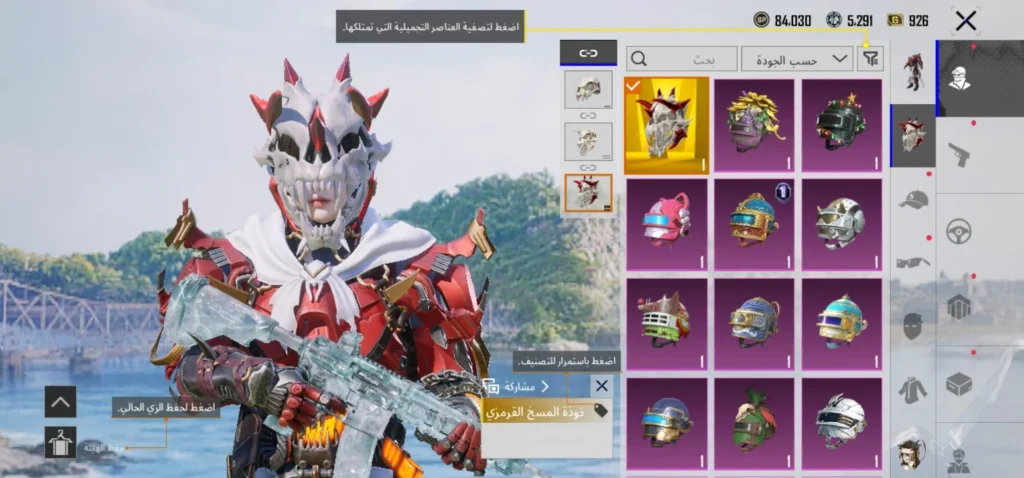Close the inventory screen with the X
The width and height of the screenshot is (1024, 478).
tap(965, 20)
